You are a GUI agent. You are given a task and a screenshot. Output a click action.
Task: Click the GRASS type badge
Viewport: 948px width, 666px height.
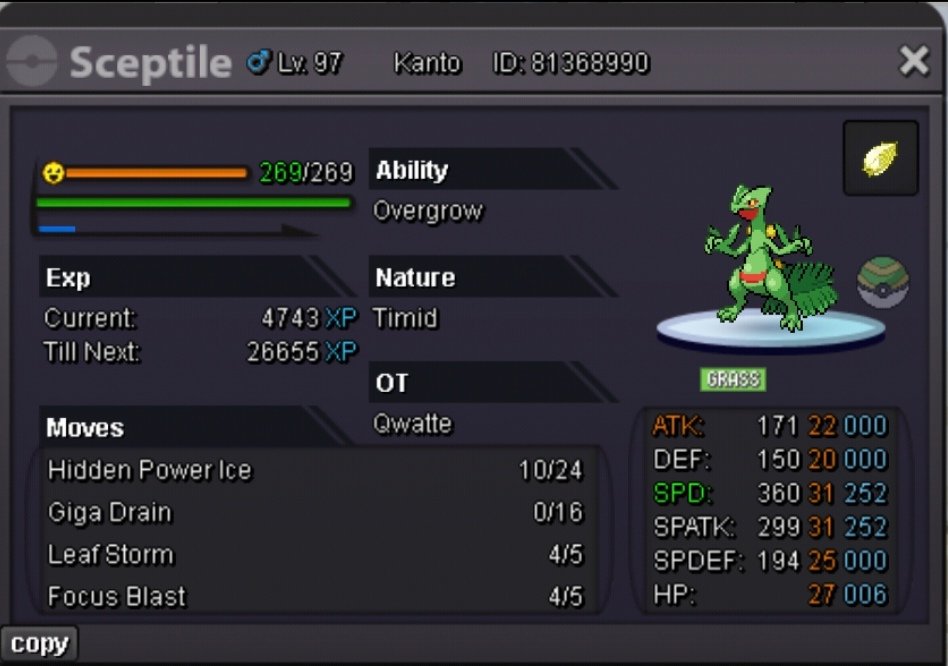click(733, 379)
